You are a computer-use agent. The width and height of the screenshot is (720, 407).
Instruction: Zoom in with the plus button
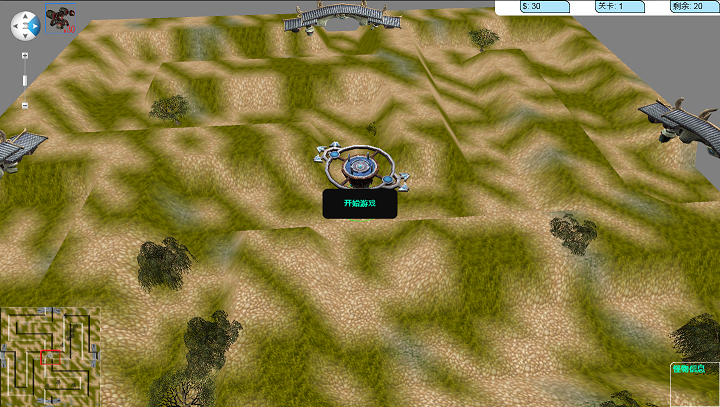pos(25,53)
